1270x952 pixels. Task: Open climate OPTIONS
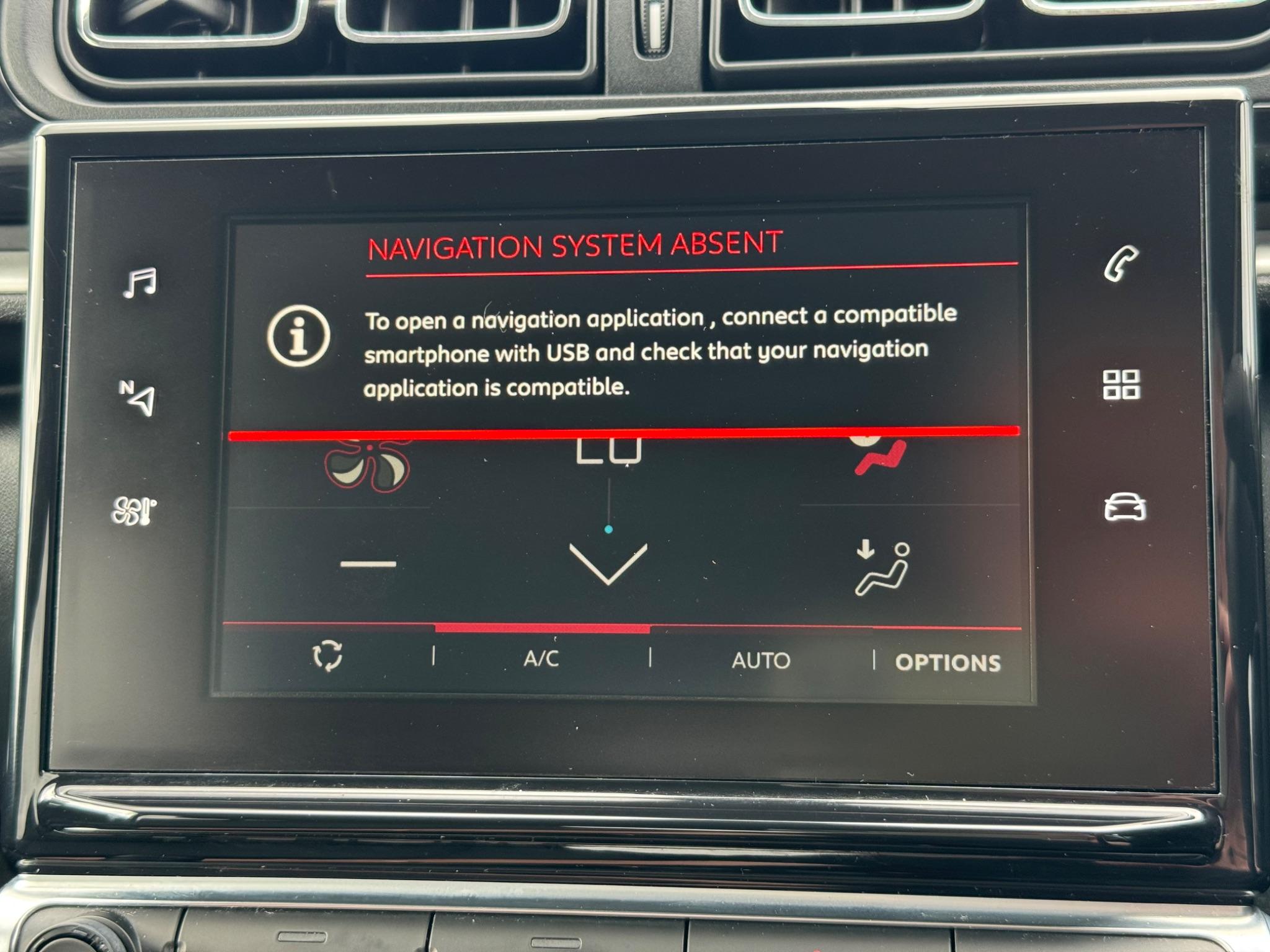pos(948,663)
